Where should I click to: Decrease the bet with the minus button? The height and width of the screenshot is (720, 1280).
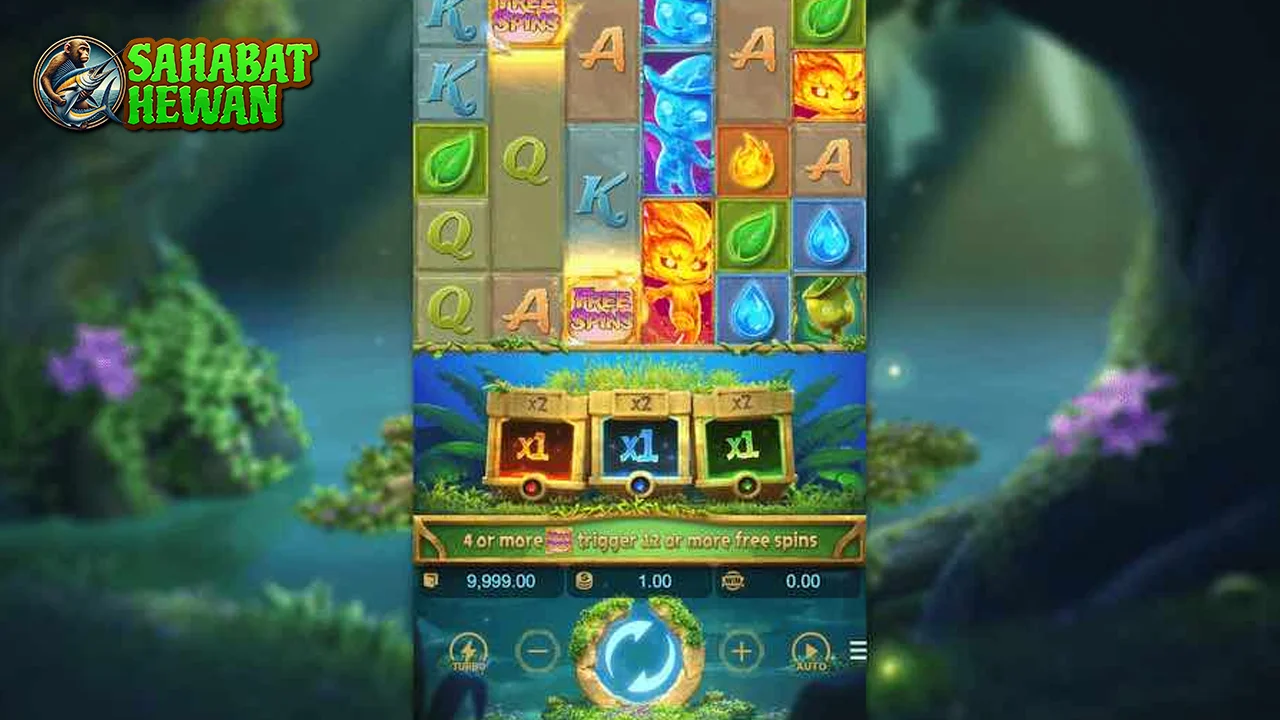pos(538,652)
